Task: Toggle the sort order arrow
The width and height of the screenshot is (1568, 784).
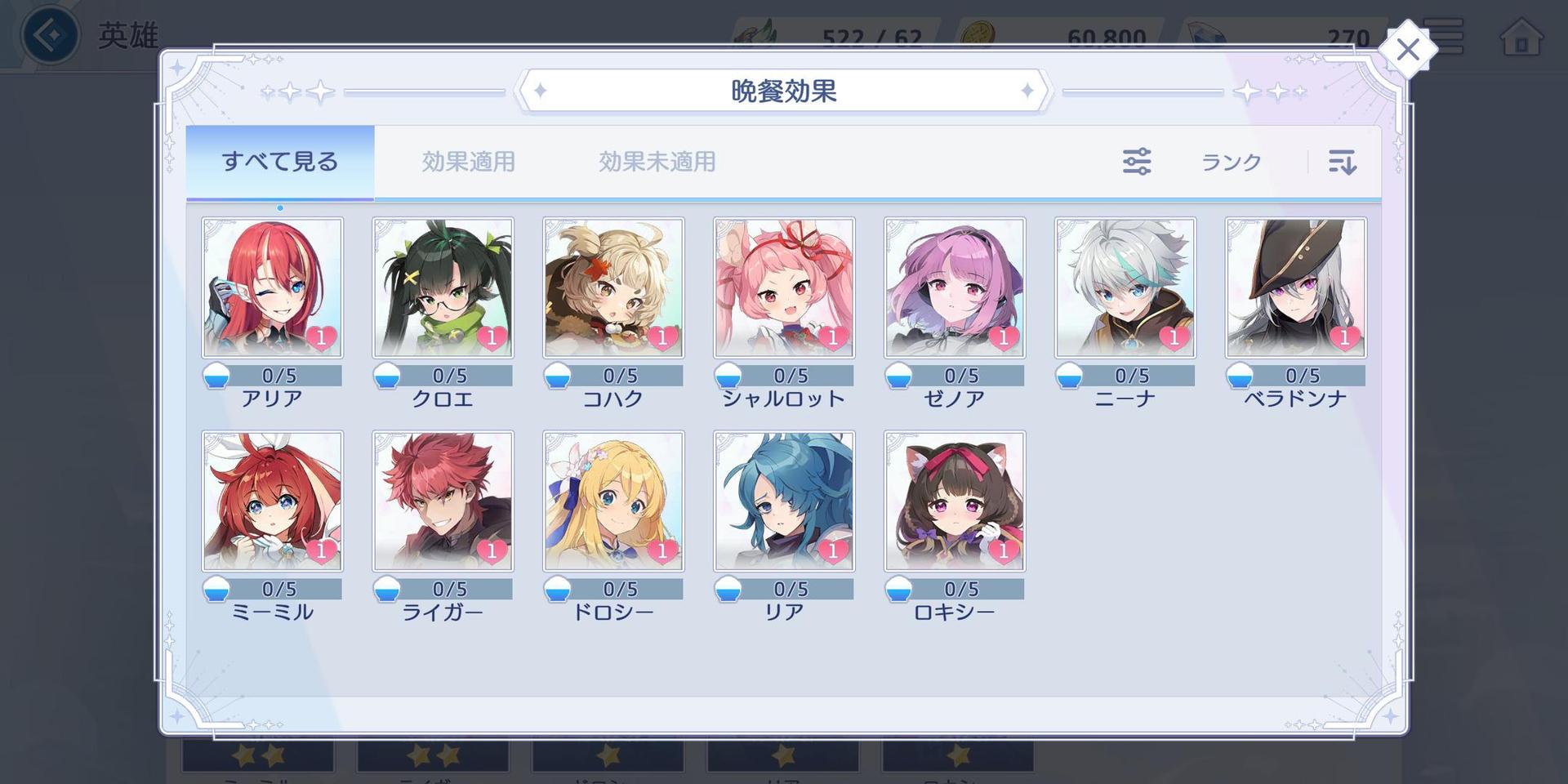Action: point(1342,162)
